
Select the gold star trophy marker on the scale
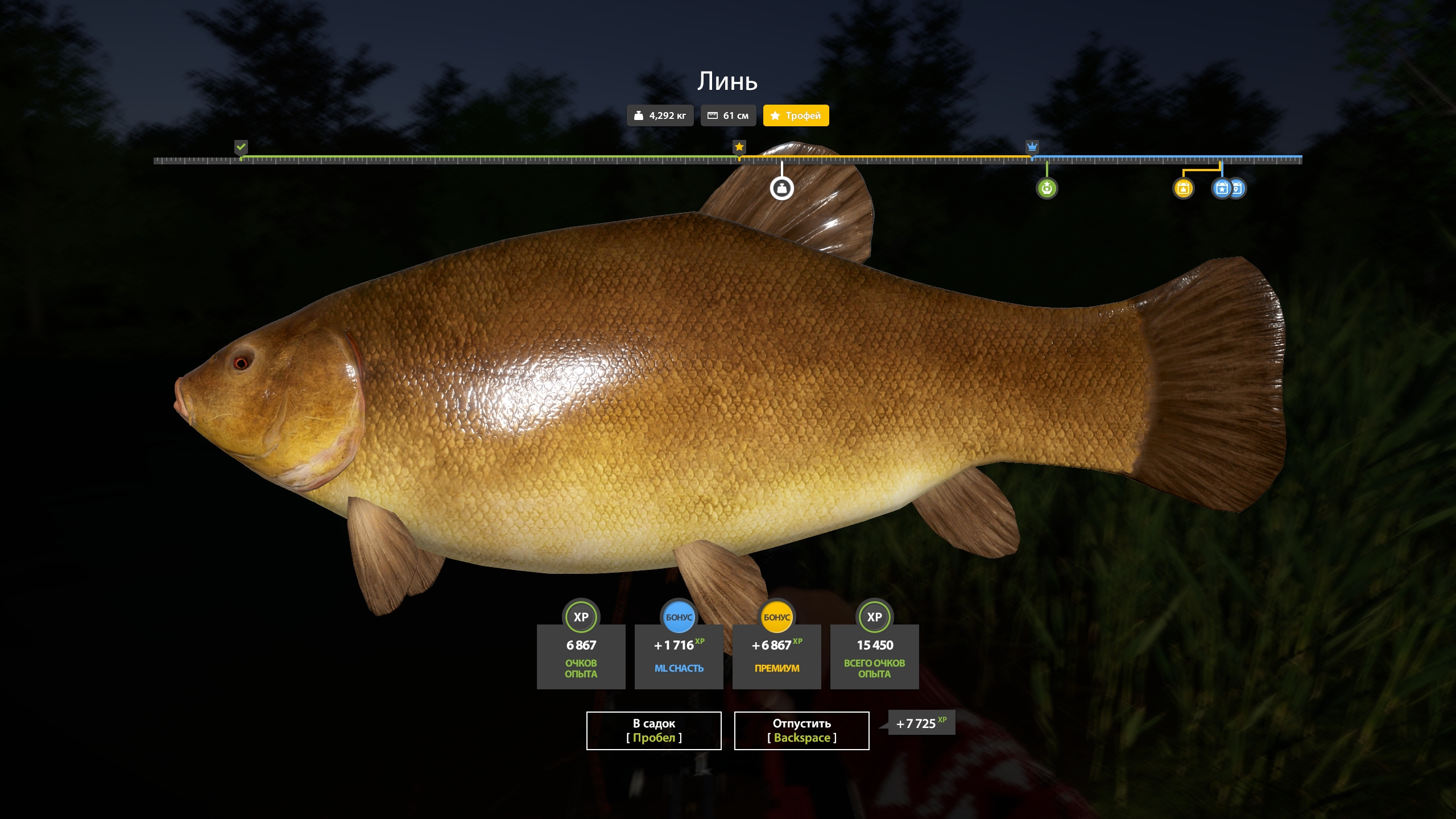click(x=739, y=147)
